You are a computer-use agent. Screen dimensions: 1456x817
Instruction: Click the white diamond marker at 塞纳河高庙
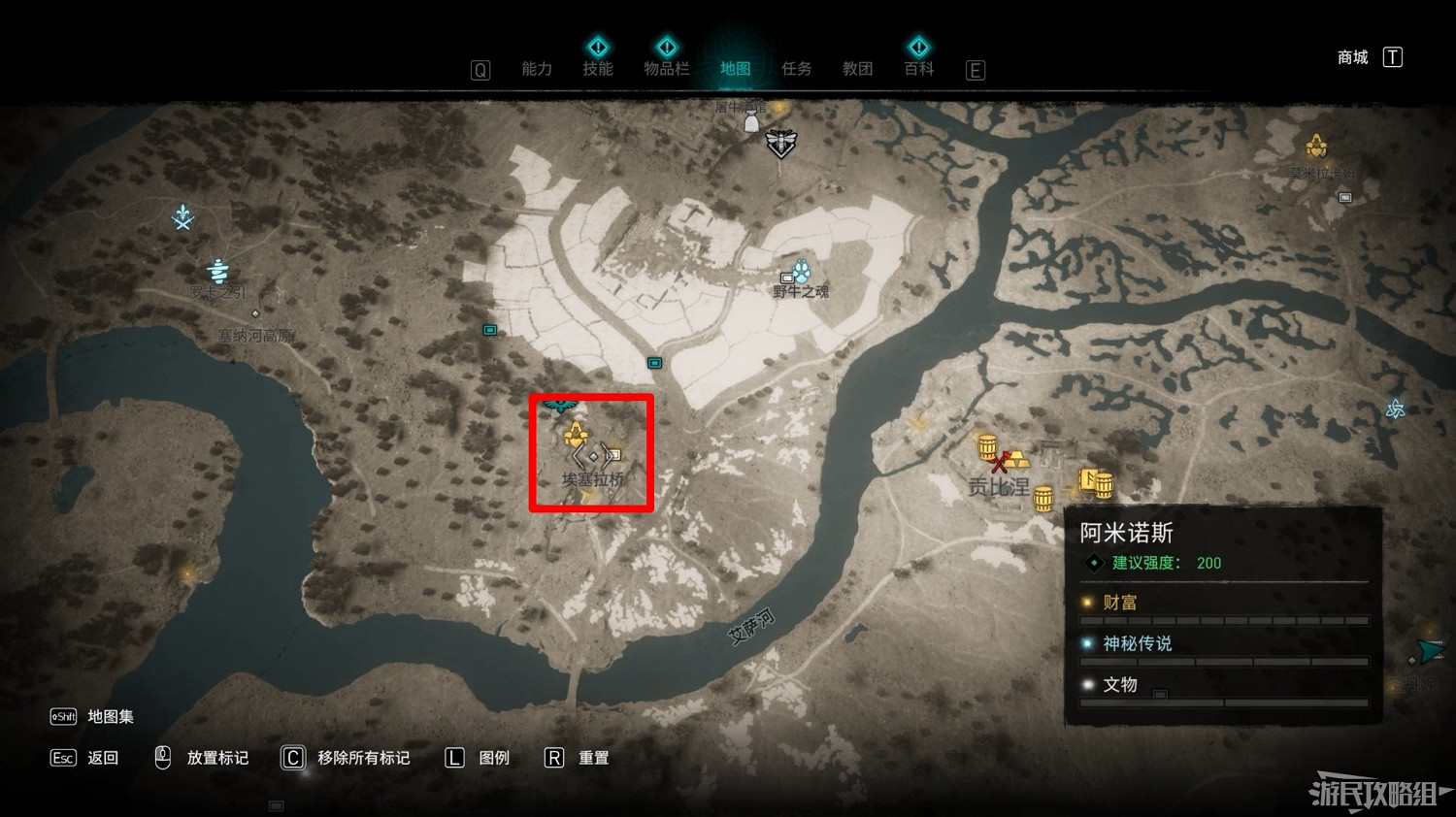[255, 313]
